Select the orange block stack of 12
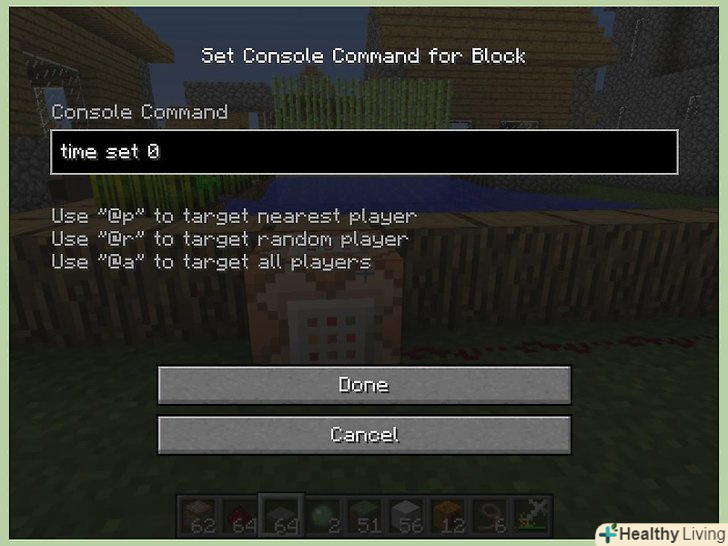728x546 pixels. click(x=447, y=513)
